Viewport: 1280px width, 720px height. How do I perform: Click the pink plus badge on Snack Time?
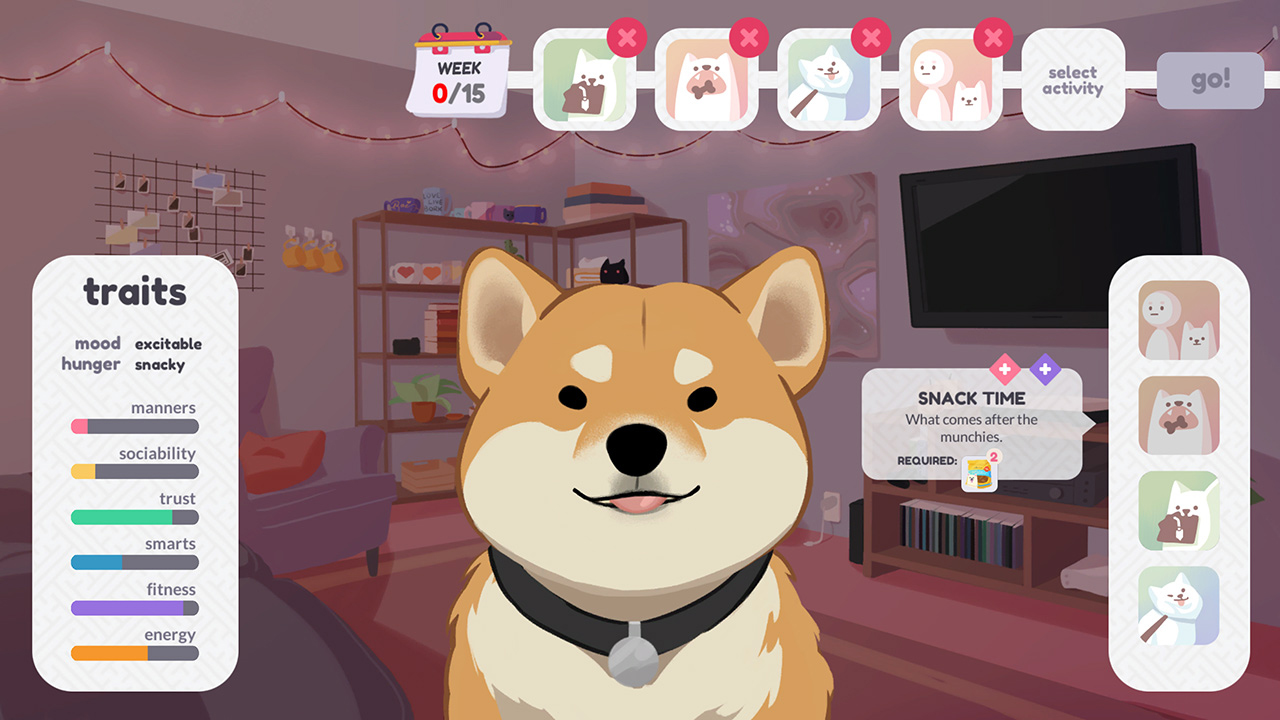[1003, 370]
